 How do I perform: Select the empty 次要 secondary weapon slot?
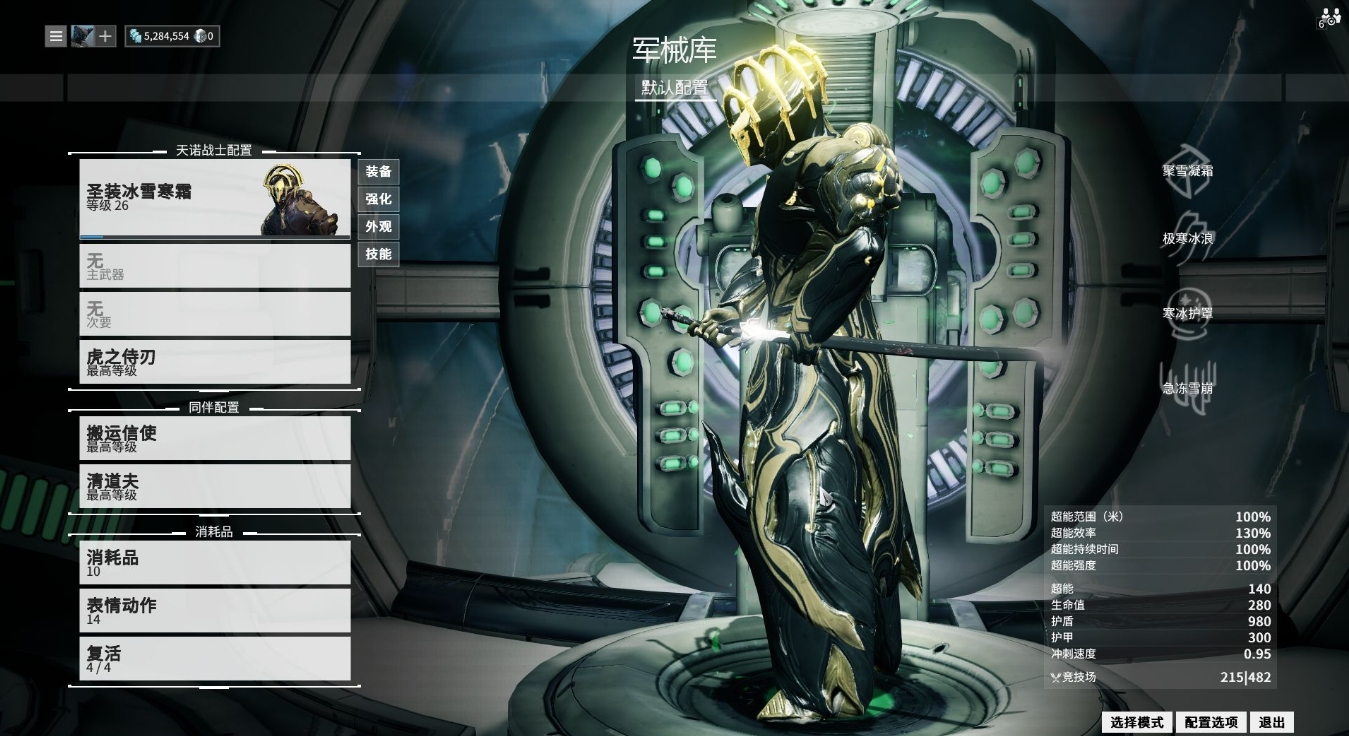coord(215,314)
